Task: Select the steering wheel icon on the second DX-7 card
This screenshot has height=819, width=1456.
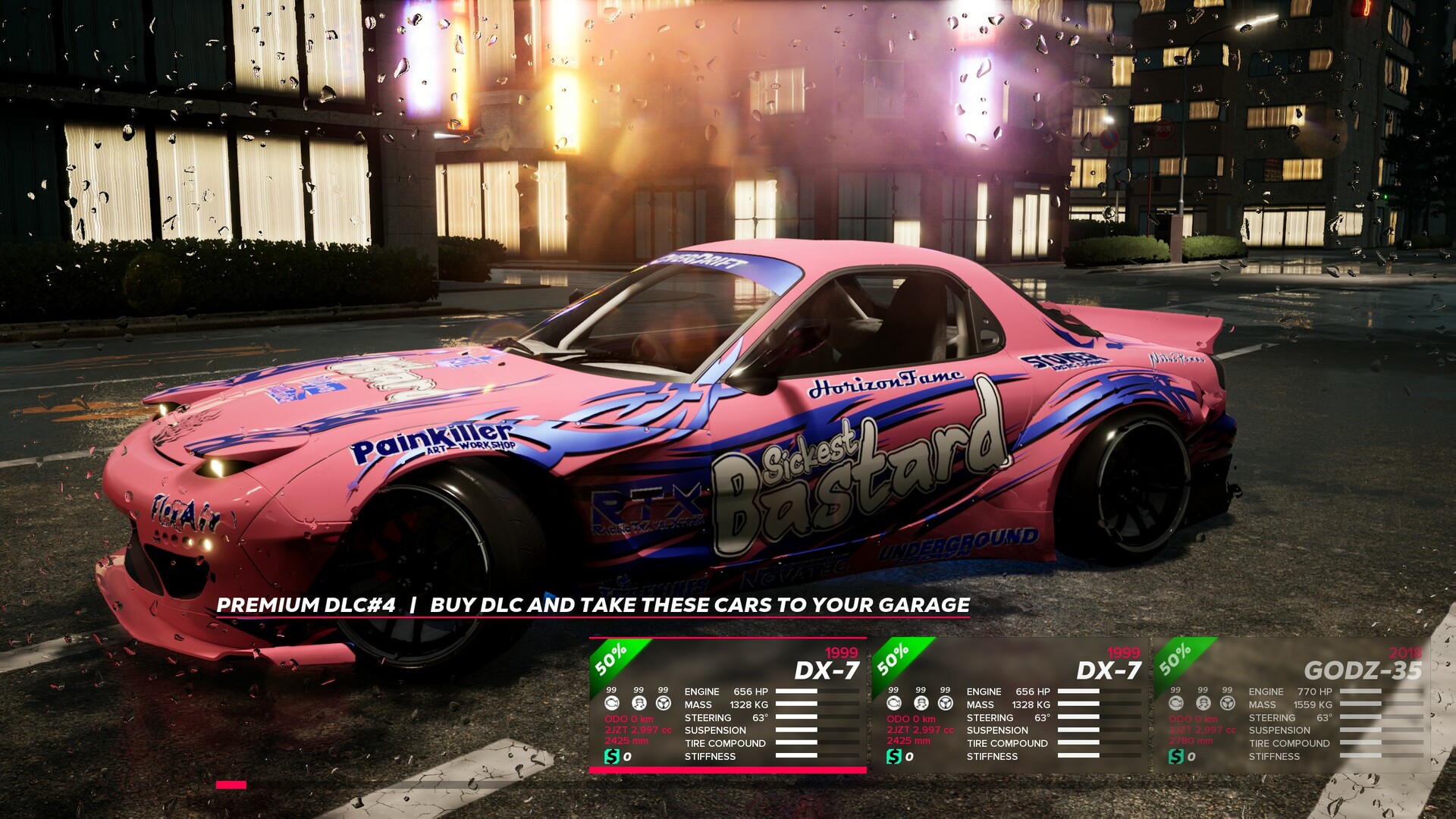Action: coord(947,703)
